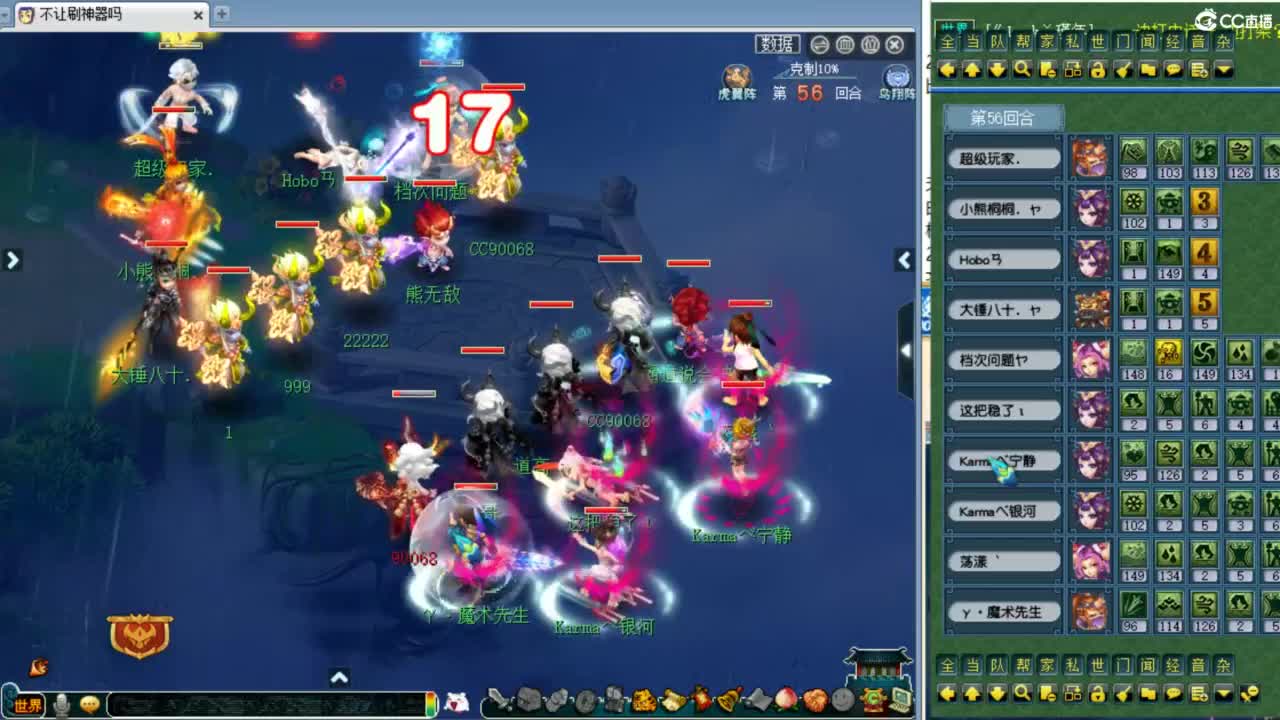Image resolution: width=1280 pixels, height=720 pixels.
Task: Click the 超级玩家 portrait thumbnail
Action: coord(1091,158)
